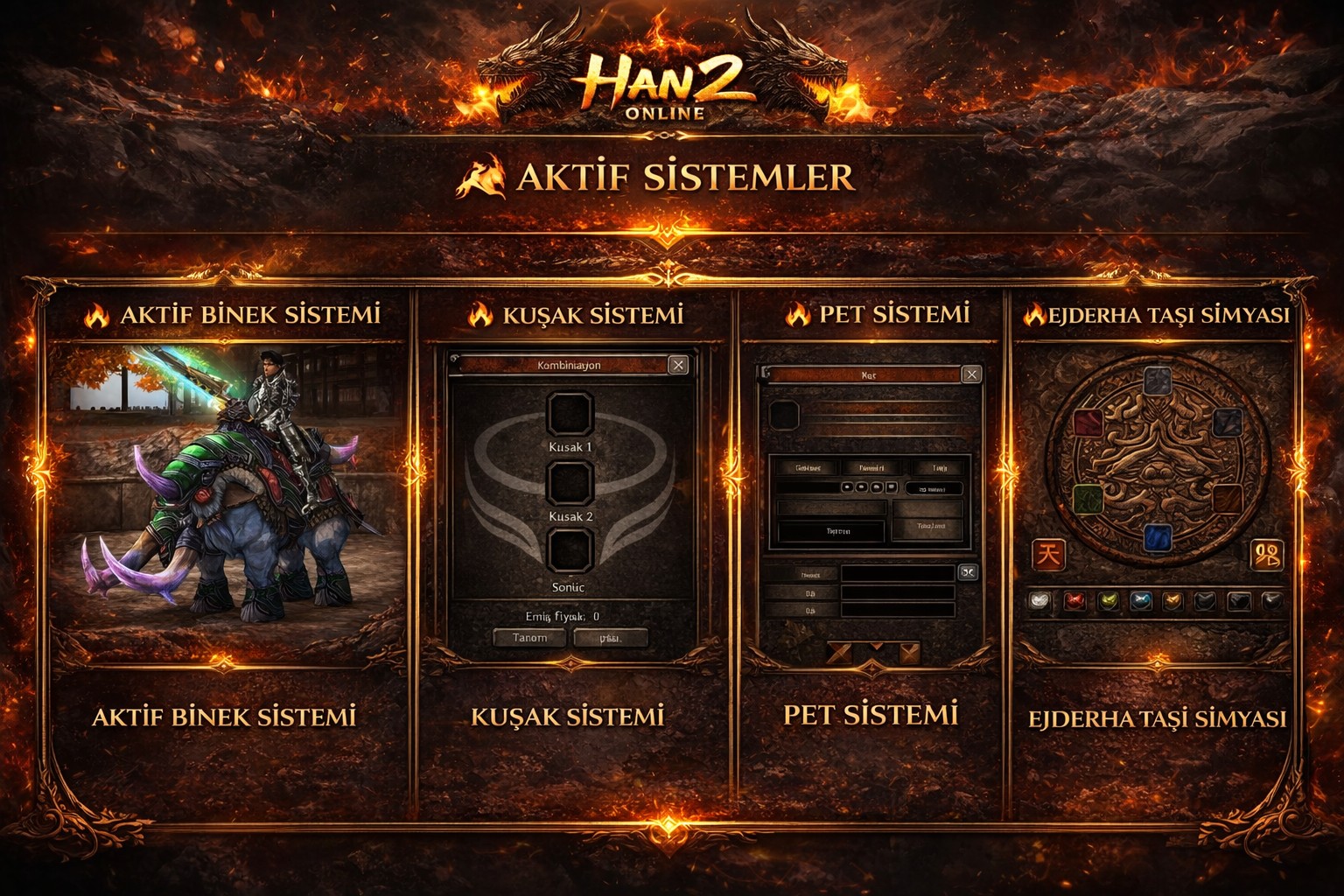The width and height of the screenshot is (1344, 896).
Task: Enable the first round toggle in the pet window
Action: tap(847, 488)
